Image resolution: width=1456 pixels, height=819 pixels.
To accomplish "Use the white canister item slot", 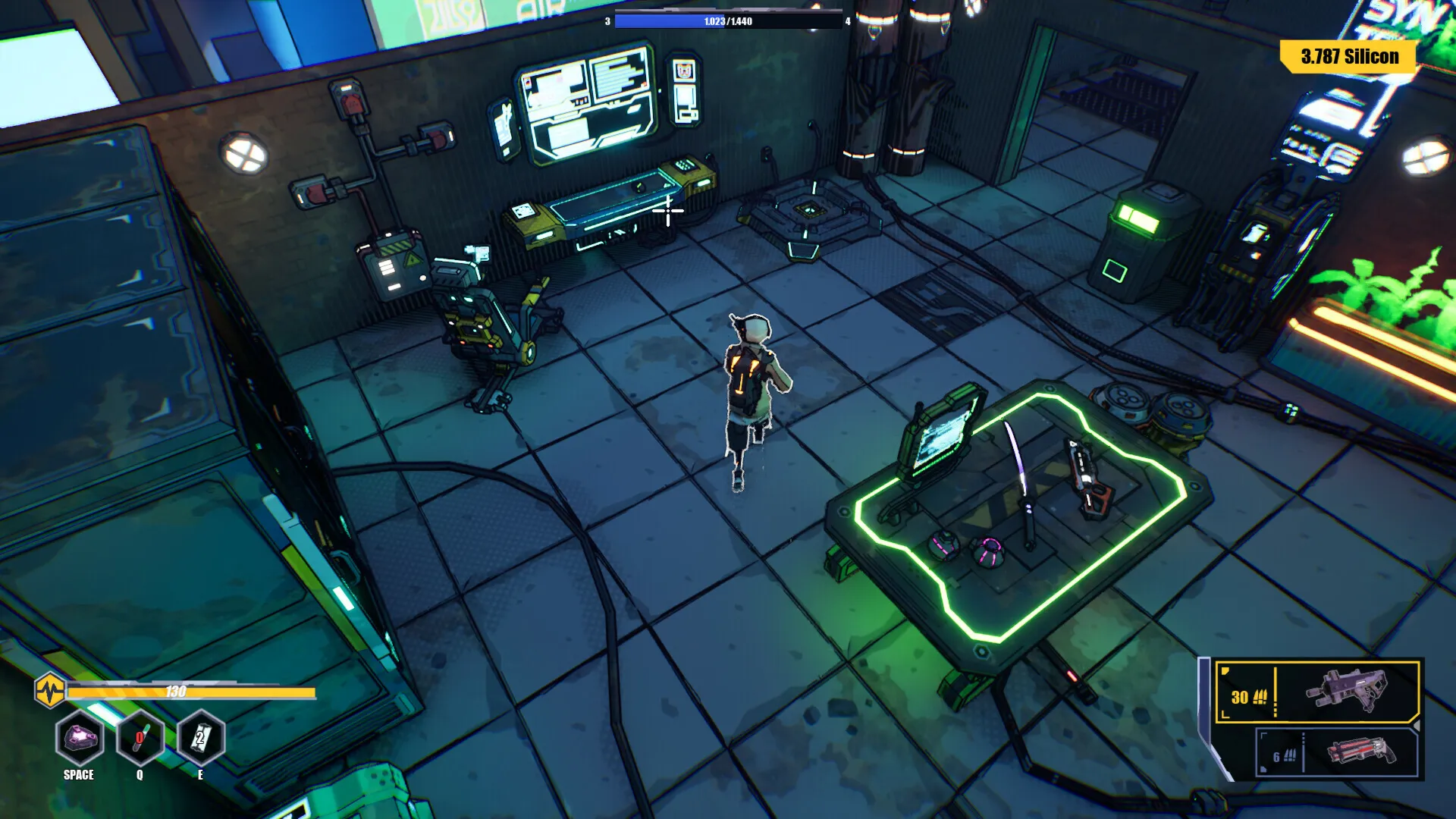I will [x=200, y=738].
